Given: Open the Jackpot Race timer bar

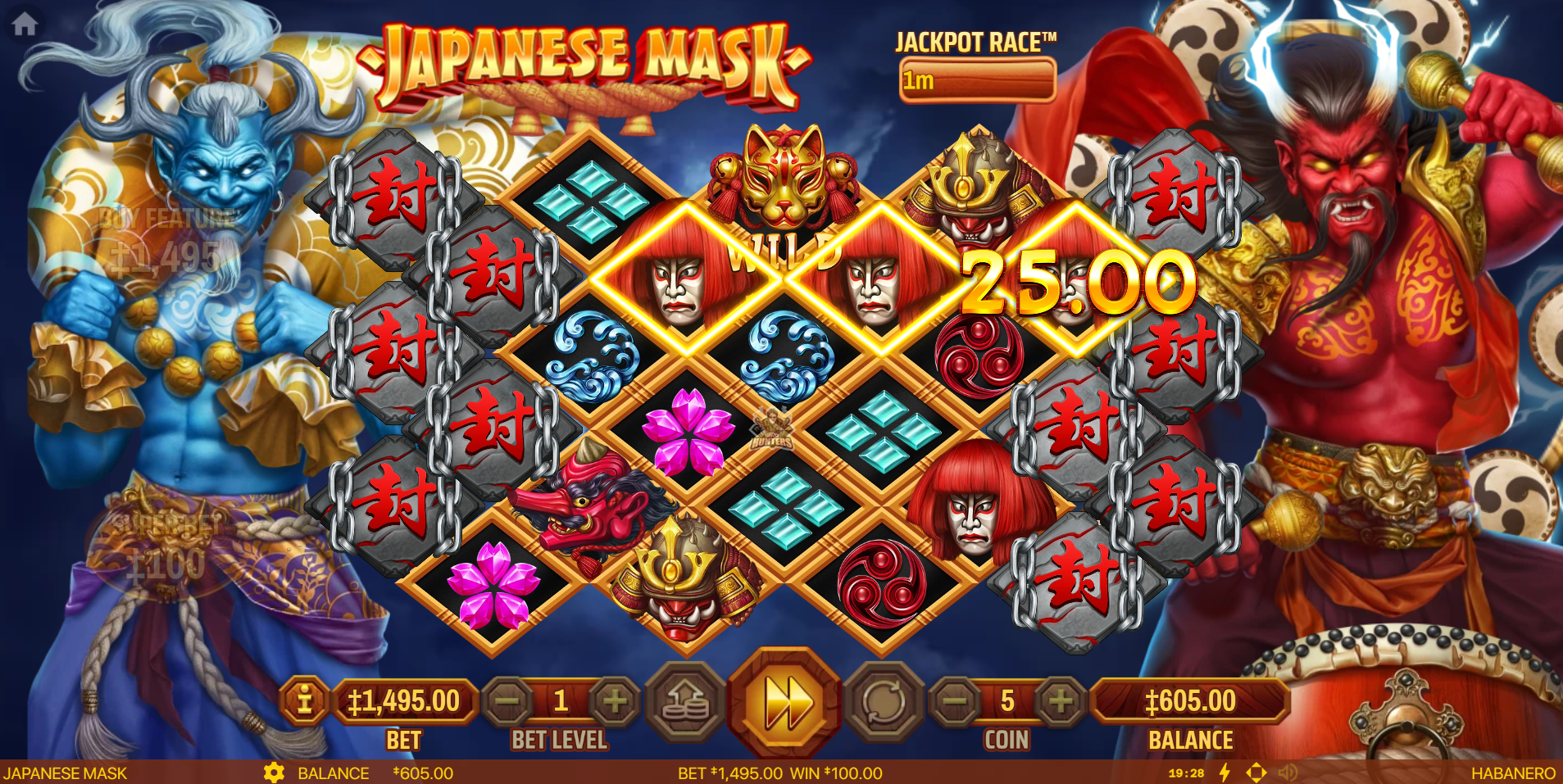Looking at the screenshot, I should [x=976, y=81].
